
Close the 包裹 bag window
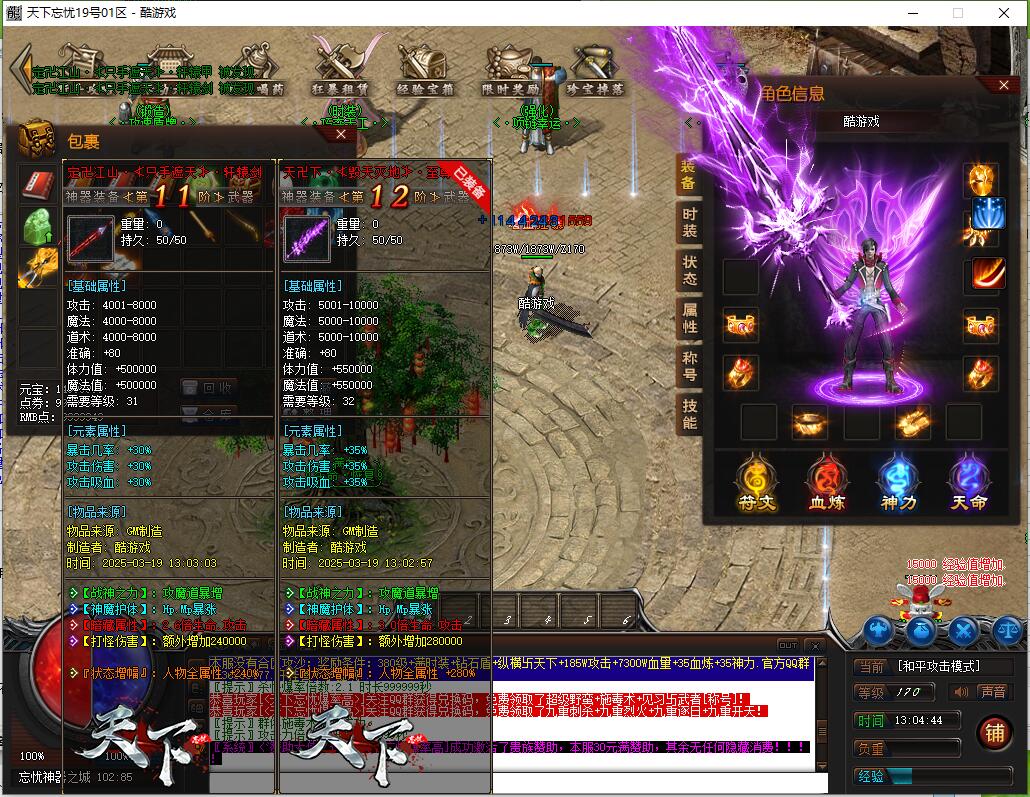340,133
